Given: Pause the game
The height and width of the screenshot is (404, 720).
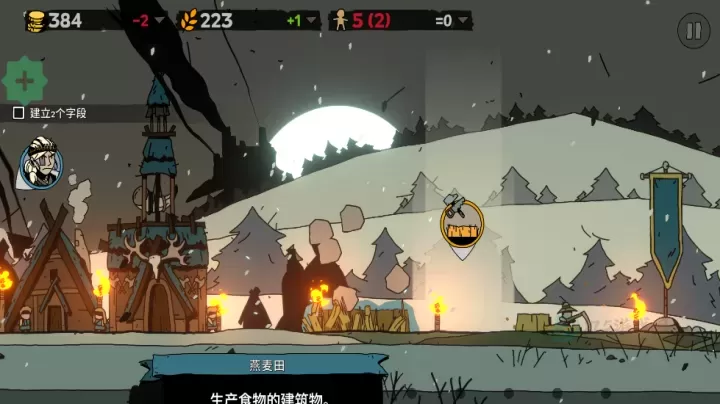Looking at the screenshot, I should [692, 30].
